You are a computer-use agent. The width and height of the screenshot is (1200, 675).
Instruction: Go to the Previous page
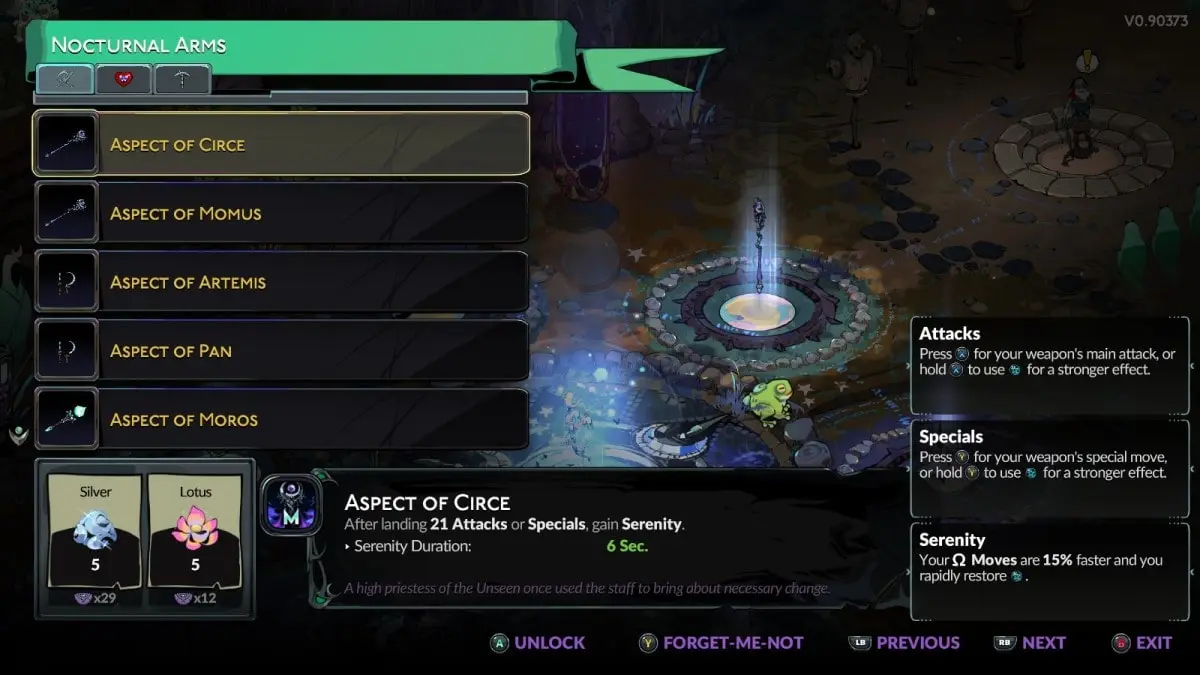coord(904,643)
